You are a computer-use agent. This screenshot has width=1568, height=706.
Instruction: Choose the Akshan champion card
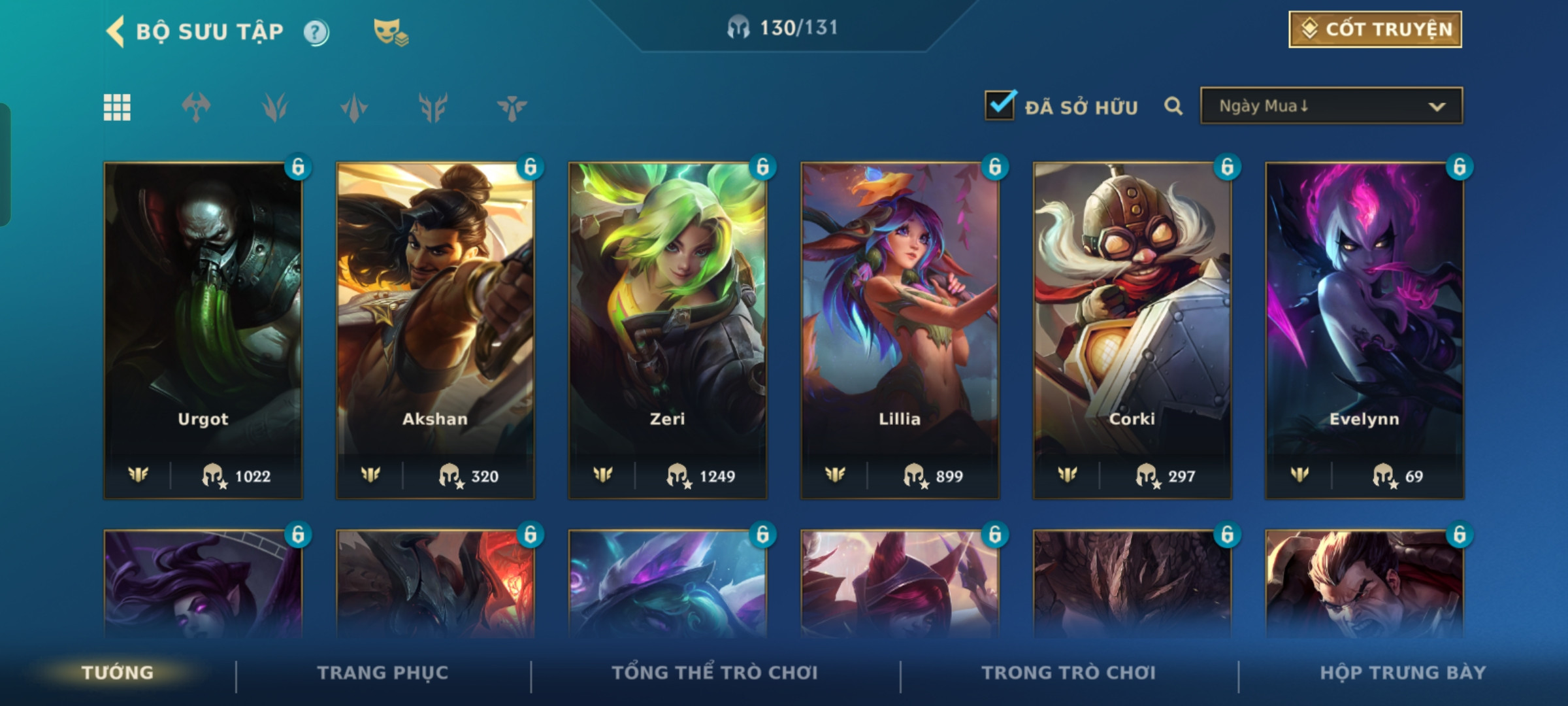point(435,330)
